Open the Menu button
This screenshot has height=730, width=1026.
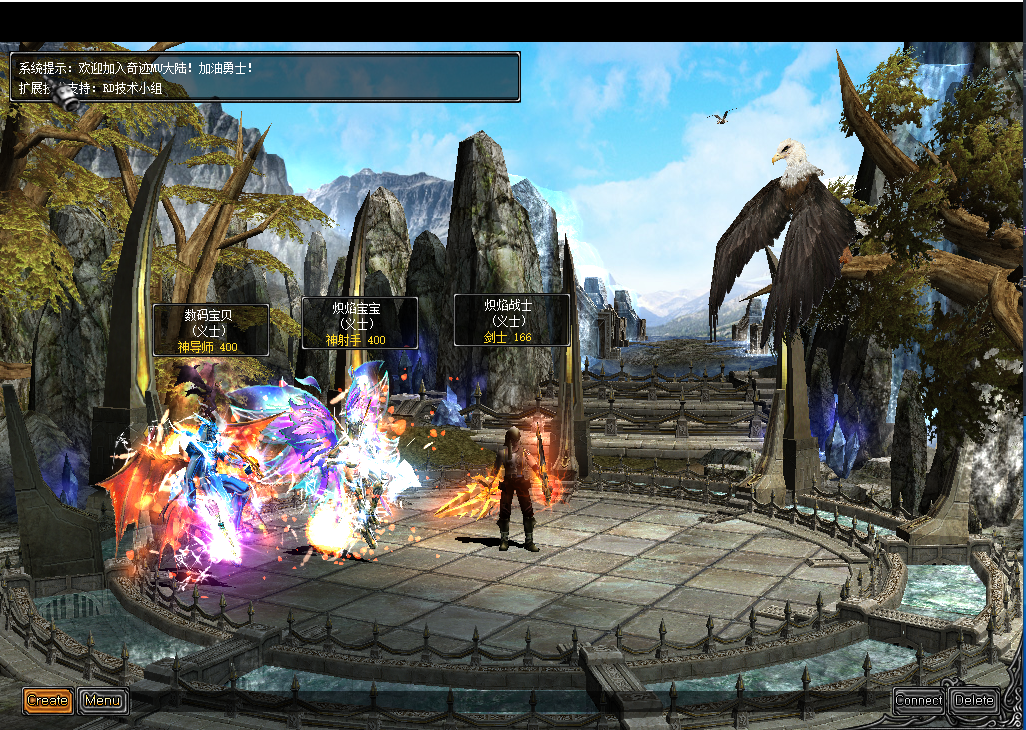click(103, 700)
